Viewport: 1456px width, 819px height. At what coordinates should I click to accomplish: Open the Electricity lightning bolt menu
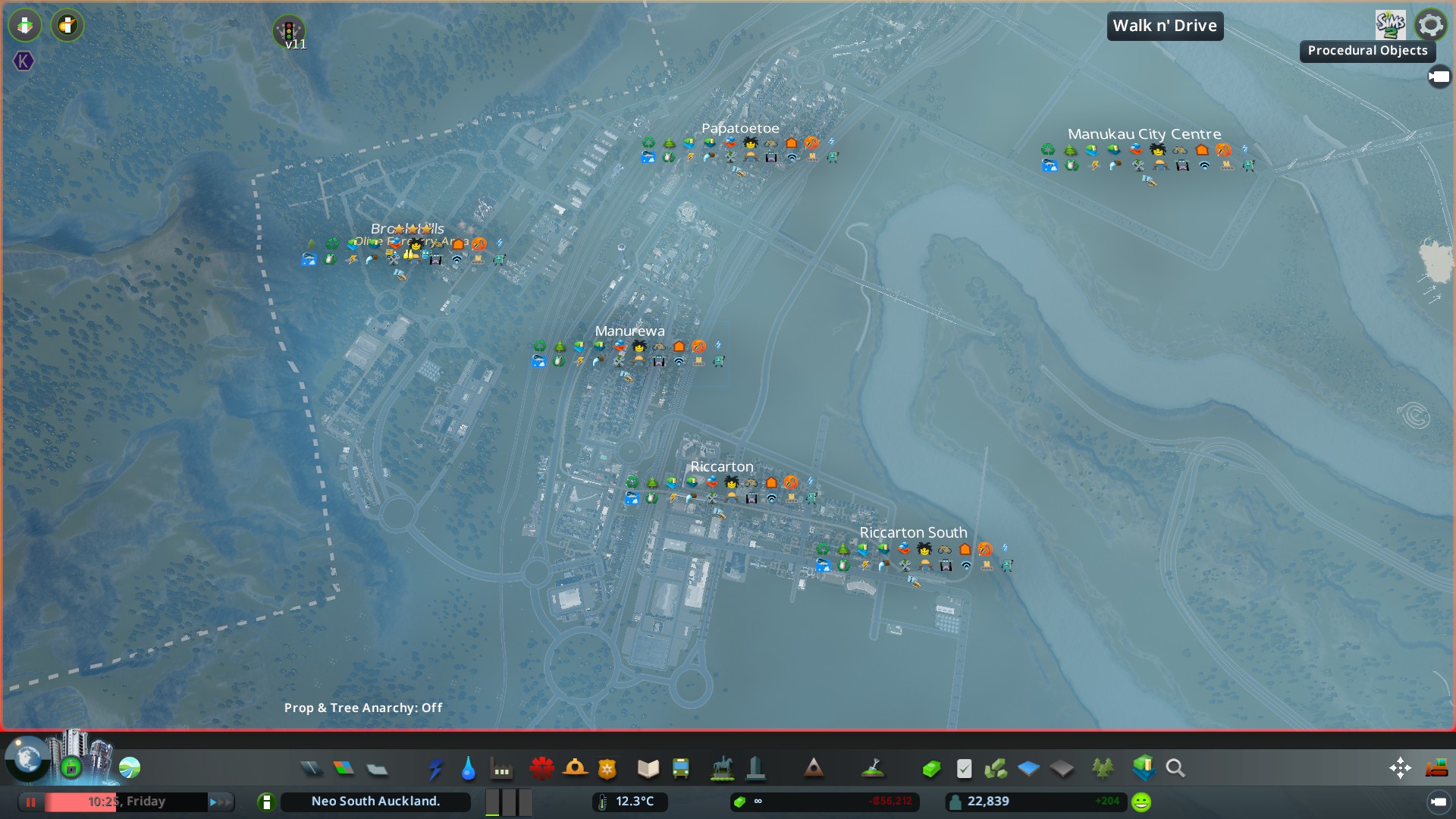435,769
